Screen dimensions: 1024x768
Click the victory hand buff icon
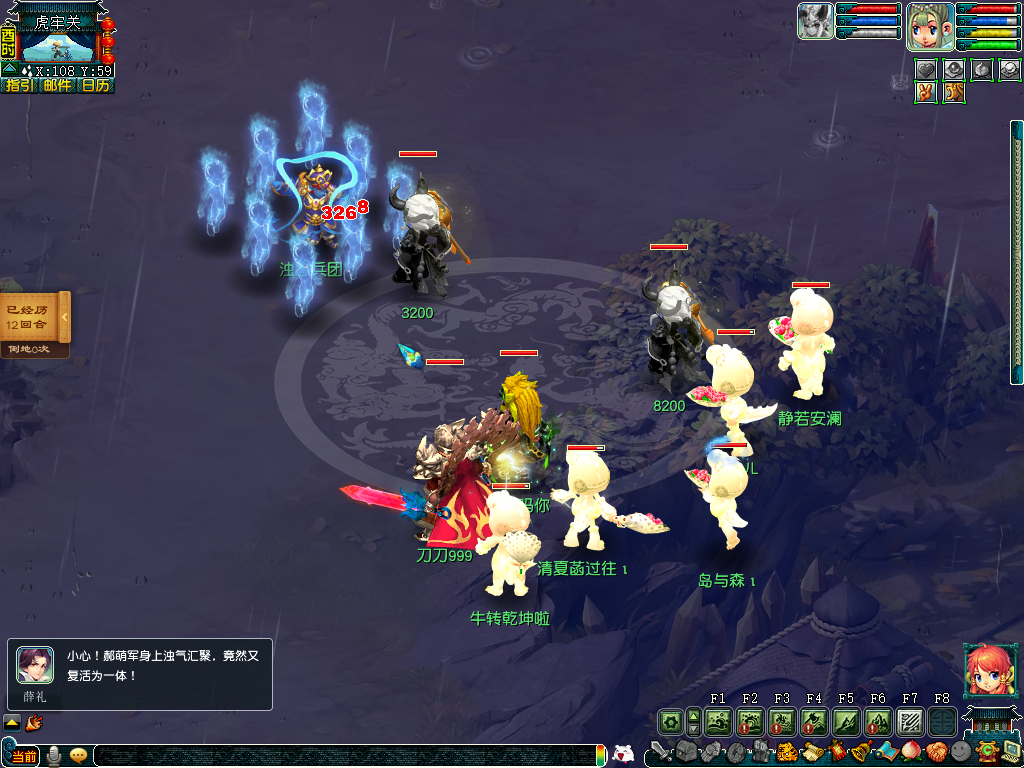tap(926, 92)
